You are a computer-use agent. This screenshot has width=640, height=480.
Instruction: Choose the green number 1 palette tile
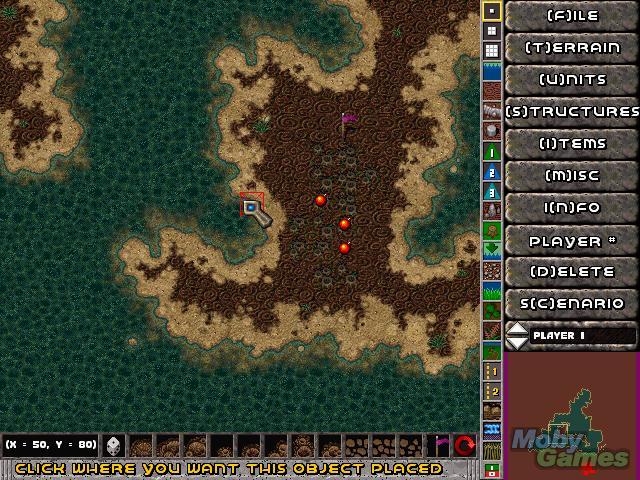coord(491,151)
